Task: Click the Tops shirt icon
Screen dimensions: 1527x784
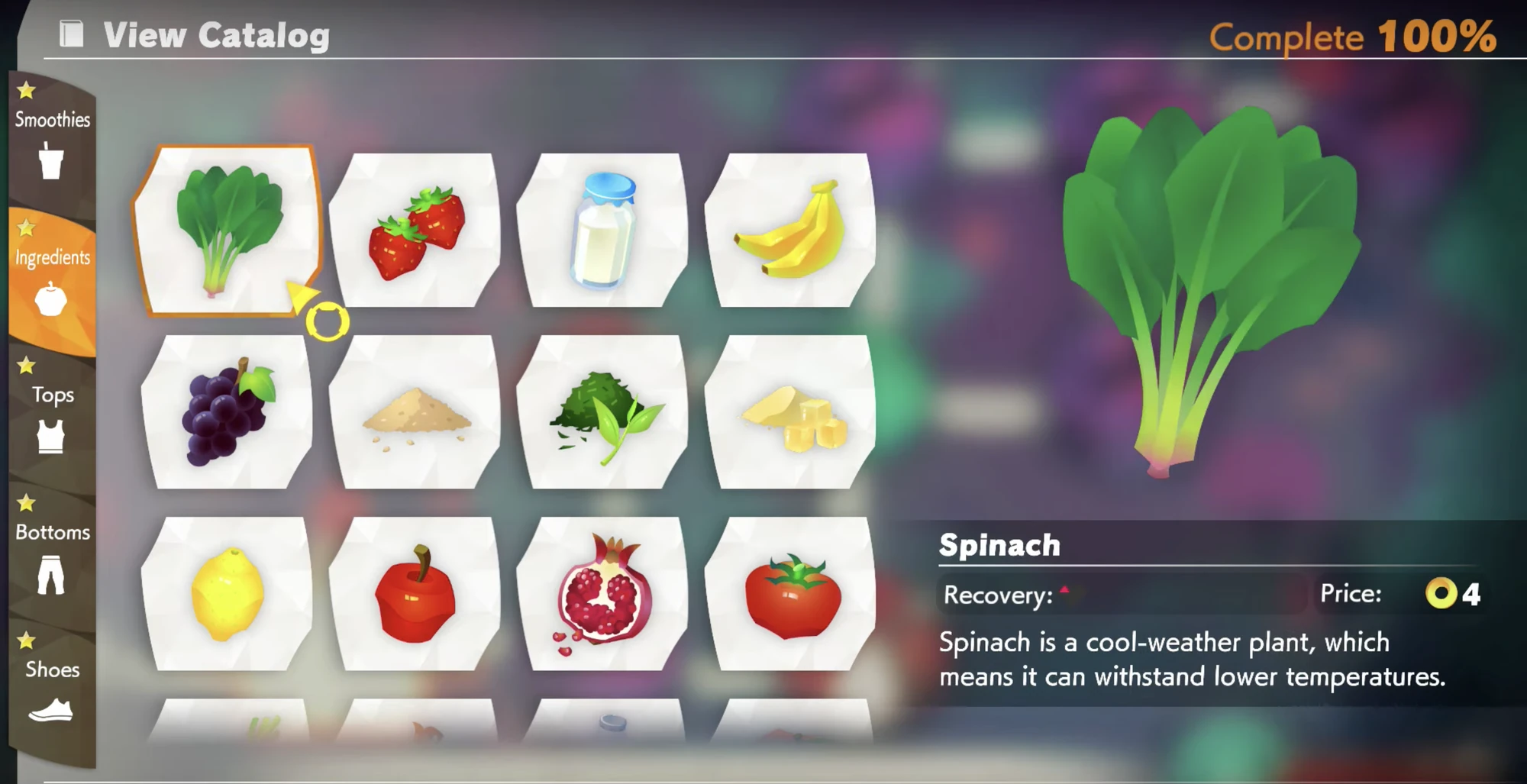Action: pyautogui.click(x=50, y=435)
